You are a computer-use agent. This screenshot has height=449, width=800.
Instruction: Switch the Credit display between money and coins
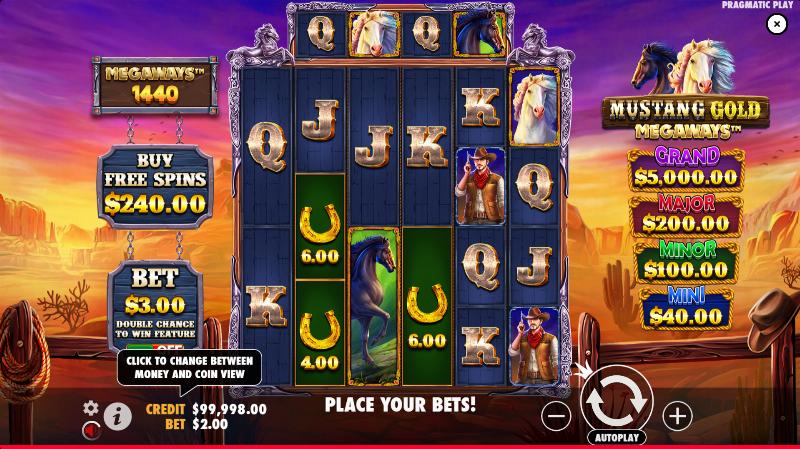(x=207, y=409)
